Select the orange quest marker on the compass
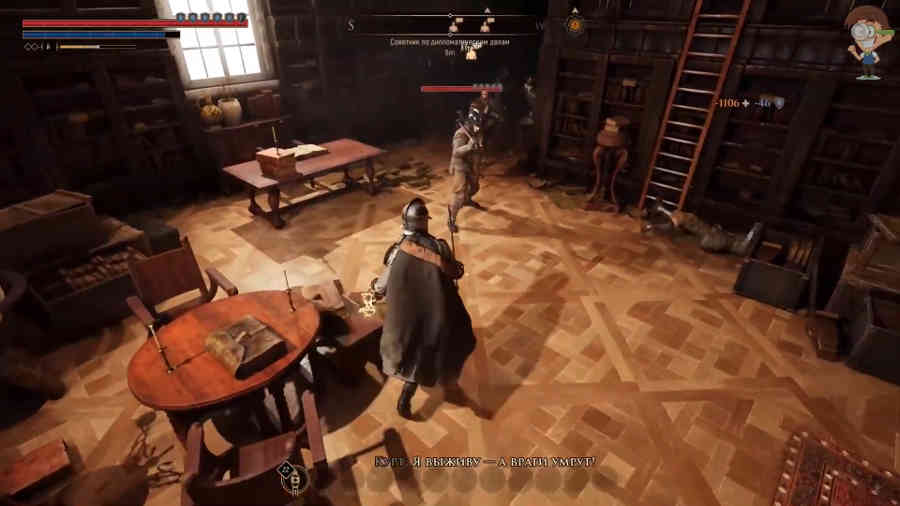This screenshot has width=900, height=506. (x=575, y=22)
